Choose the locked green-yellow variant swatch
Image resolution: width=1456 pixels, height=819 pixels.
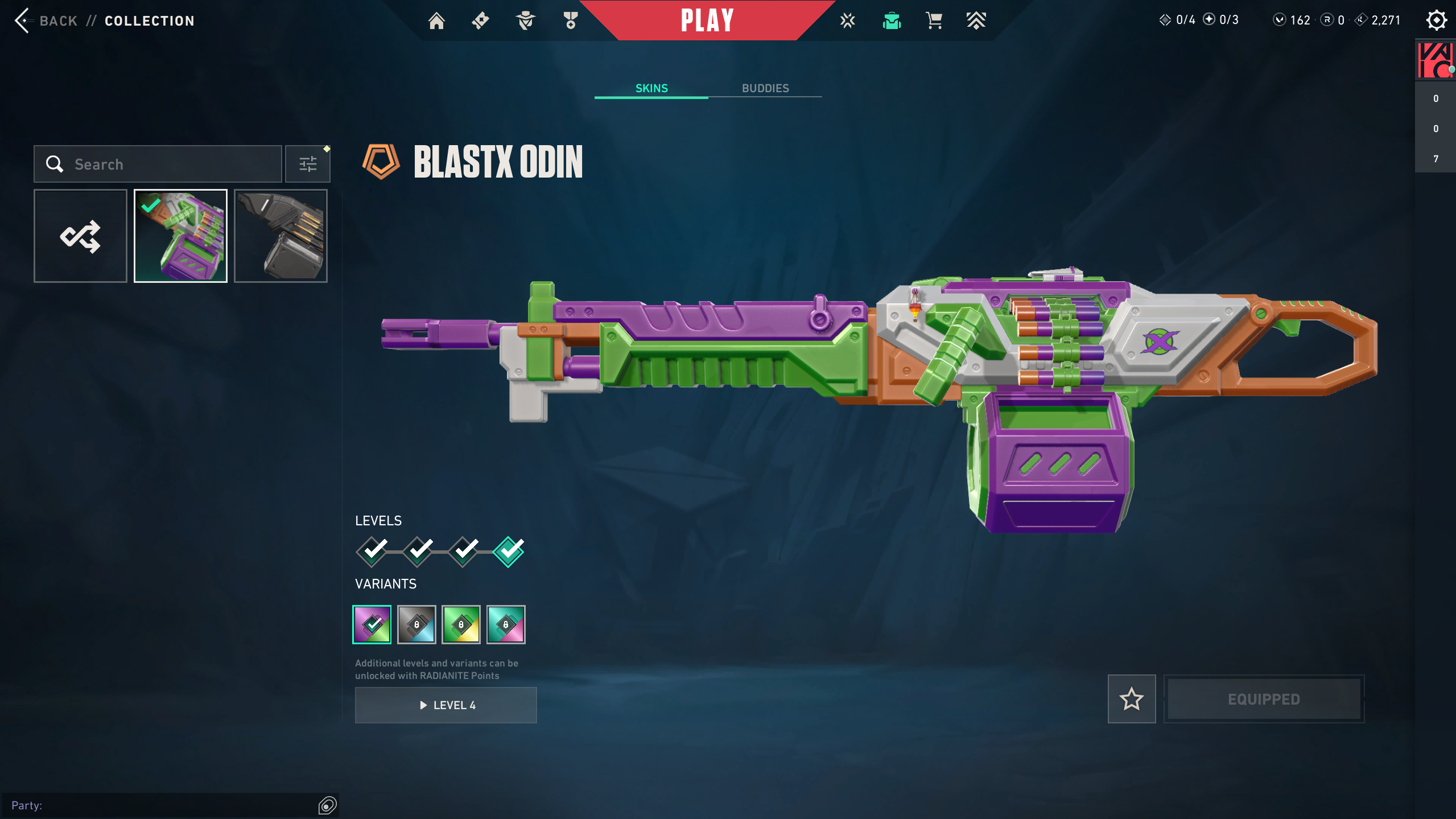click(x=461, y=624)
